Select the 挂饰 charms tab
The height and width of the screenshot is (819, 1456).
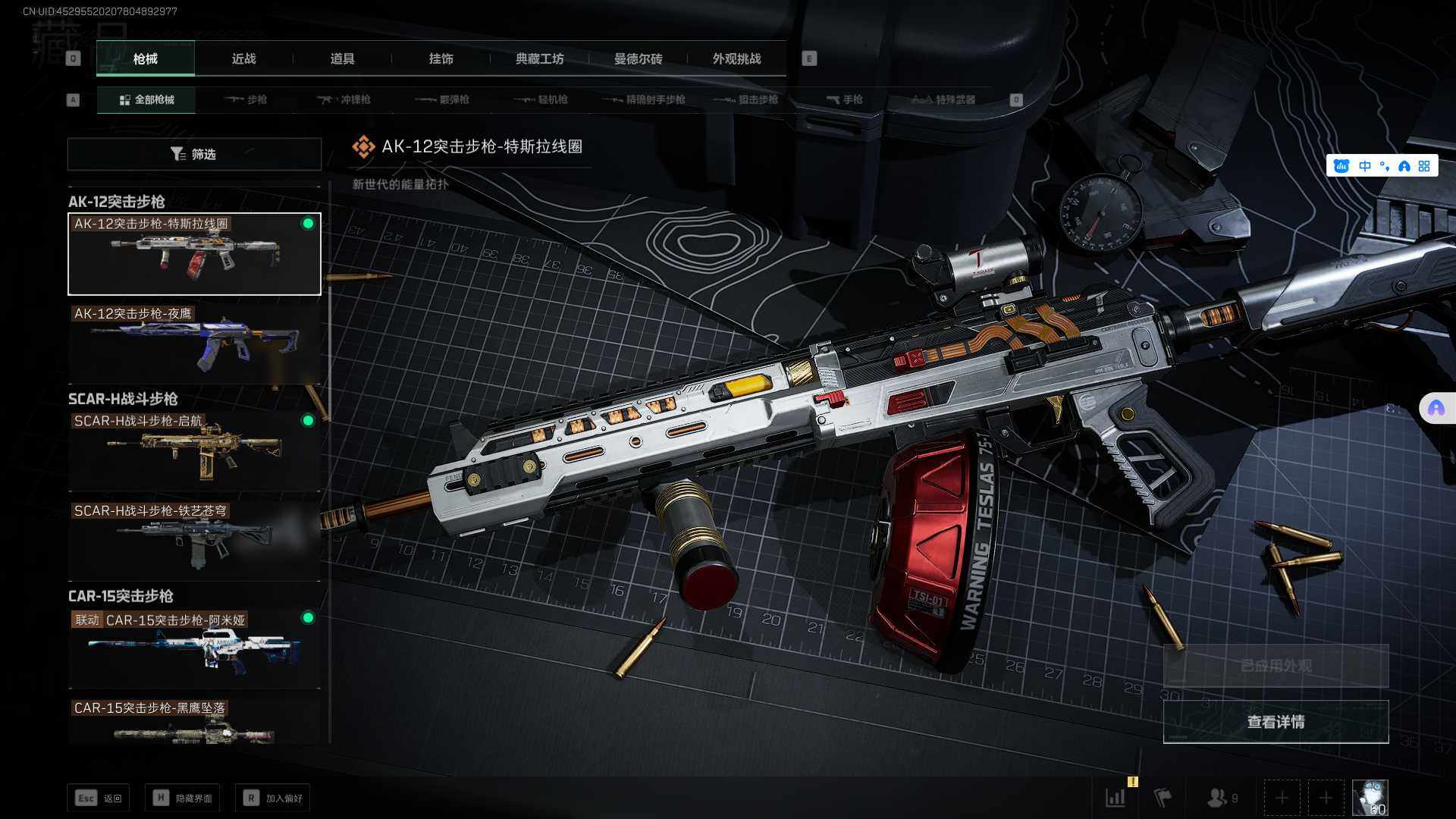pyautogui.click(x=441, y=59)
